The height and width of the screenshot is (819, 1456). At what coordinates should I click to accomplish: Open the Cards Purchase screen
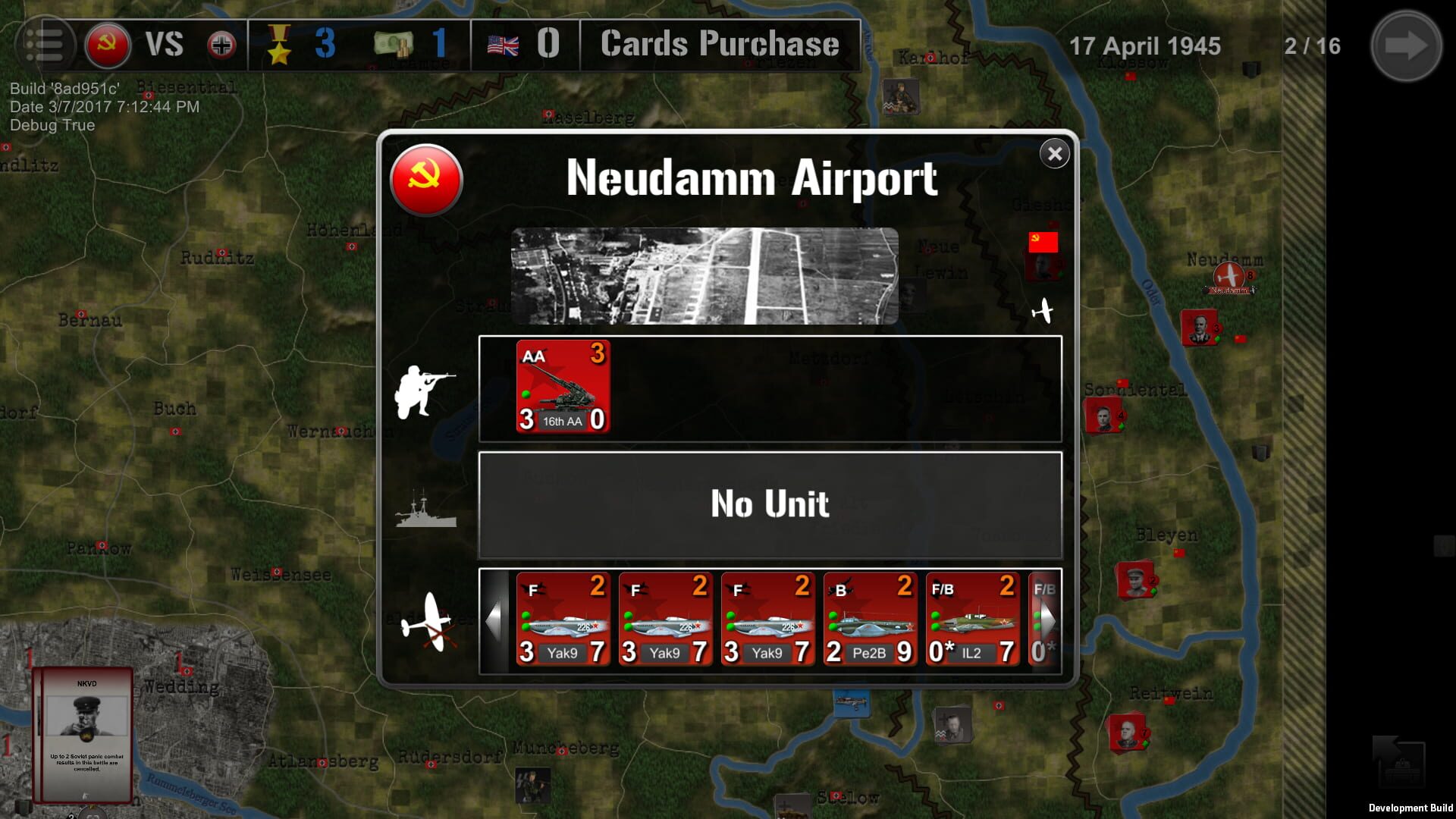coord(717,43)
